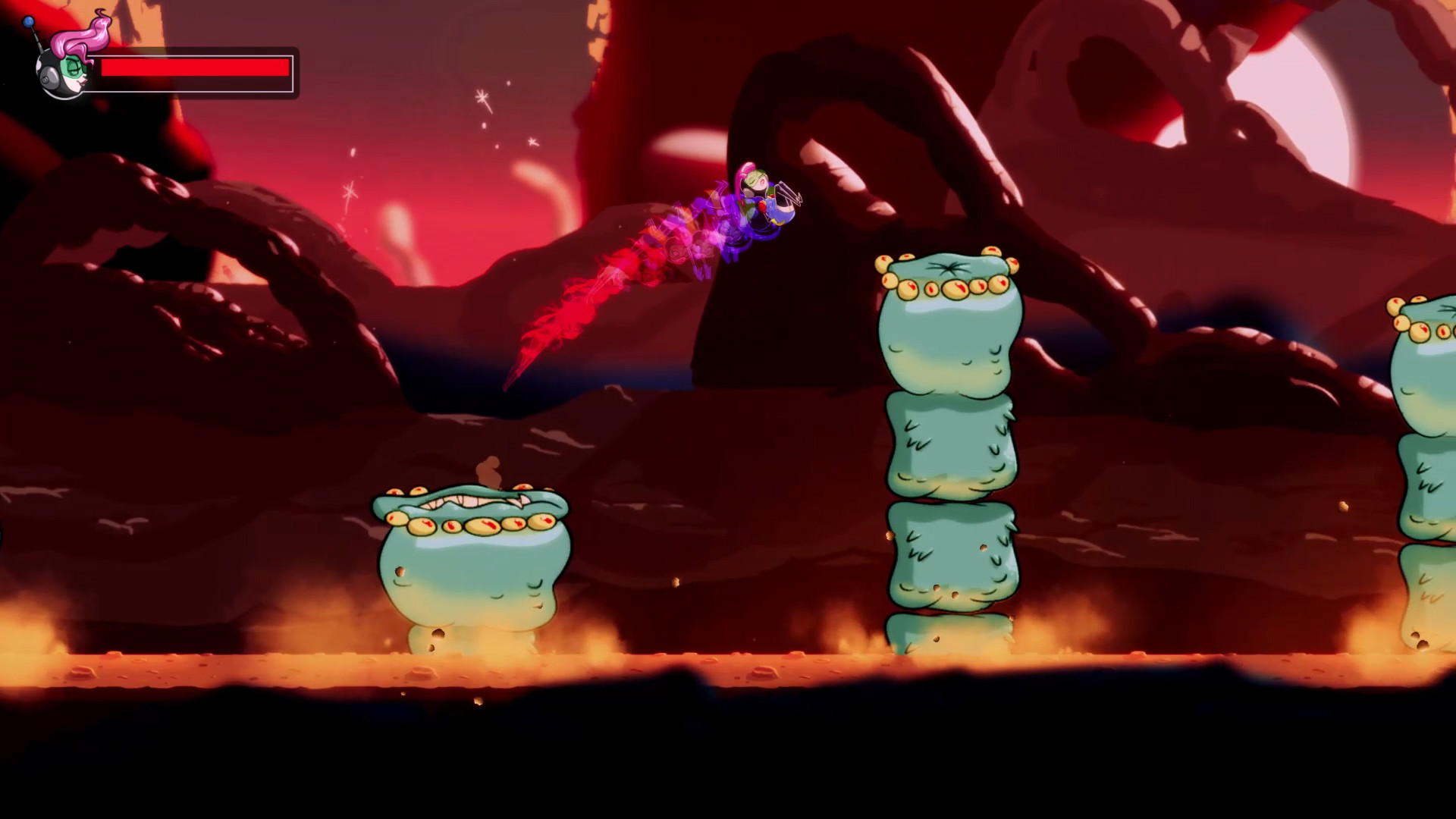Click the top blob of the tall green stack
This screenshot has width=1456, height=819.
(948, 326)
